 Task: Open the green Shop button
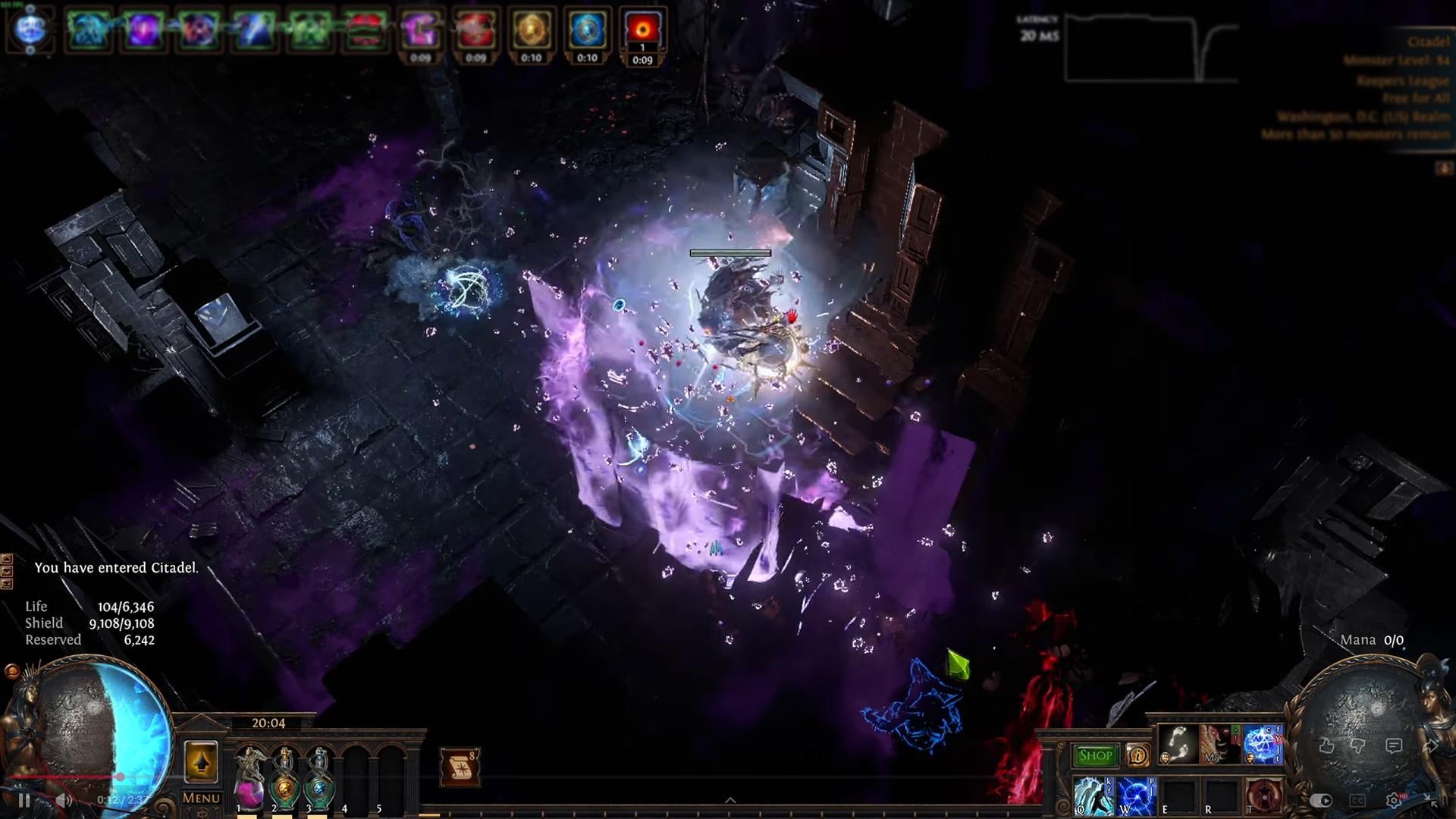(1095, 755)
